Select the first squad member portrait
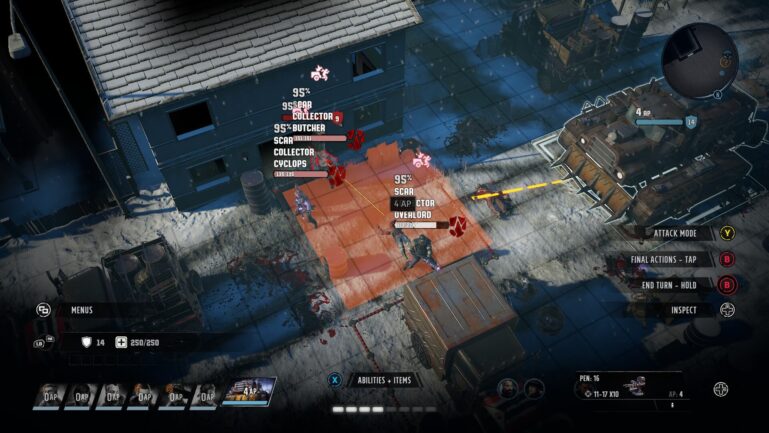 coord(50,394)
